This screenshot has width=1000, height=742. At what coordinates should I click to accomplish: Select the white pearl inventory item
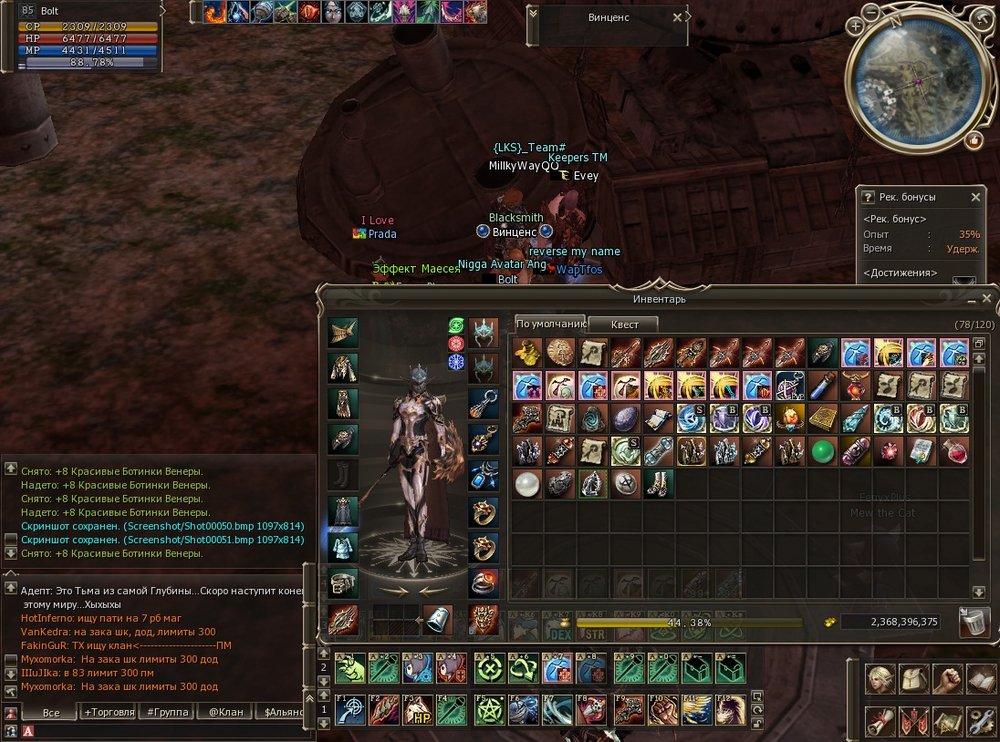[x=527, y=484]
